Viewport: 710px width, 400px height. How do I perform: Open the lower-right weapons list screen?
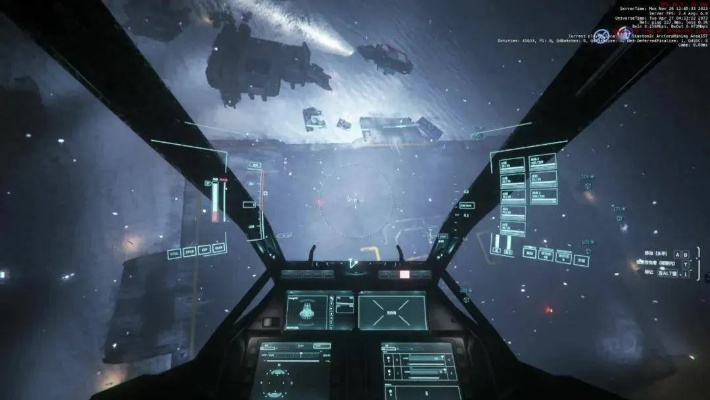coord(419,370)
